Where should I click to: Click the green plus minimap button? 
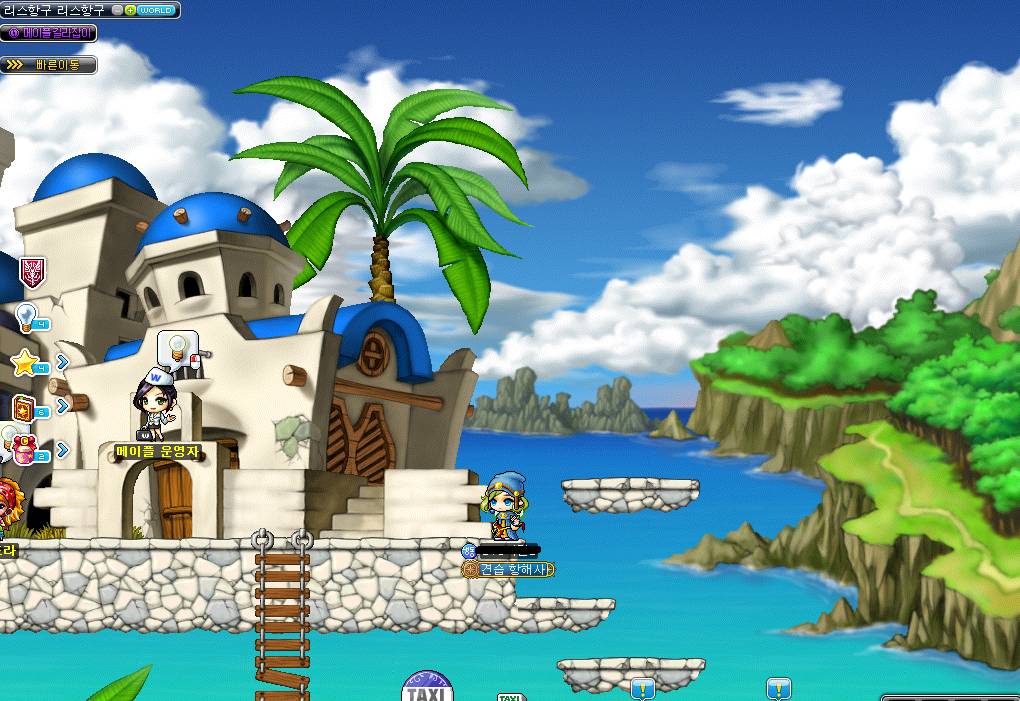click(131, 10)
